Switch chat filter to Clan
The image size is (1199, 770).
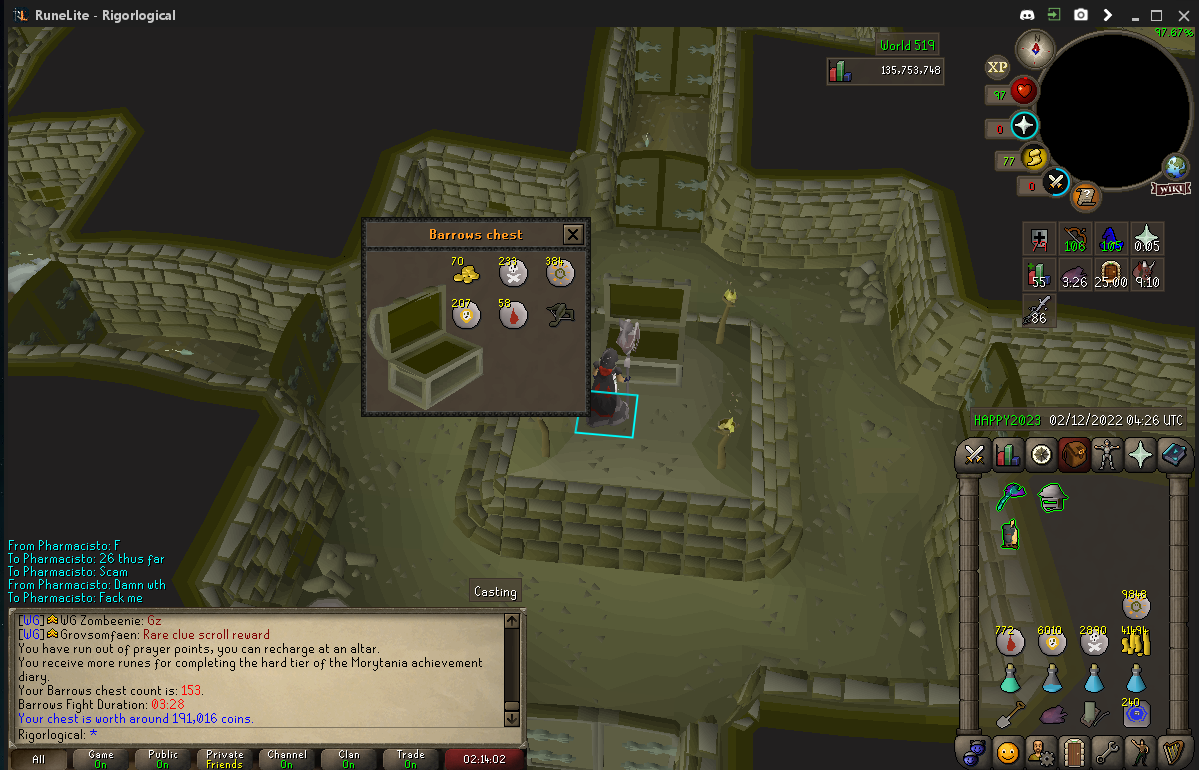[348, 759]
